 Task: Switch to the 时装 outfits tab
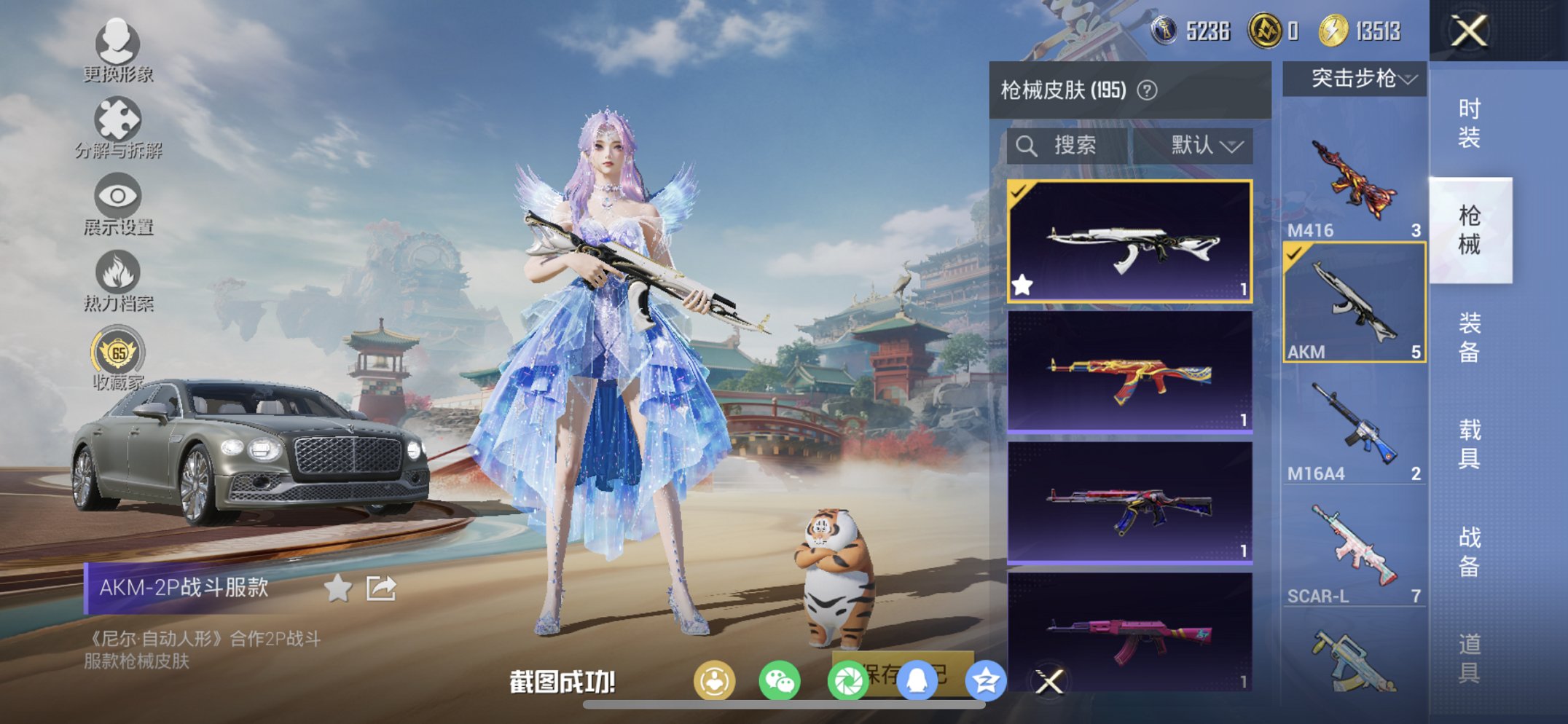[x=1469, y=123]
